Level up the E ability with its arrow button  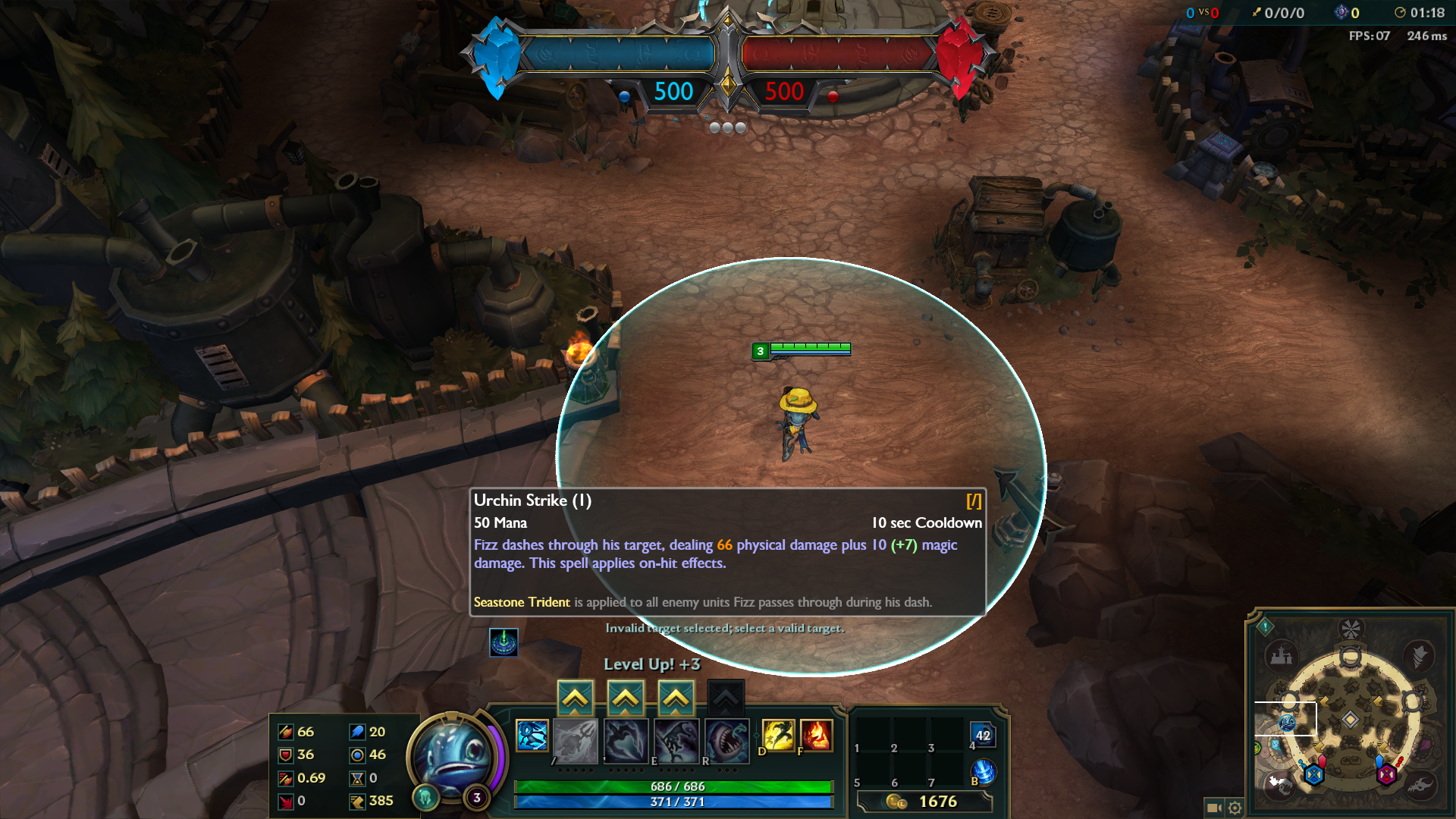[676, 698]
